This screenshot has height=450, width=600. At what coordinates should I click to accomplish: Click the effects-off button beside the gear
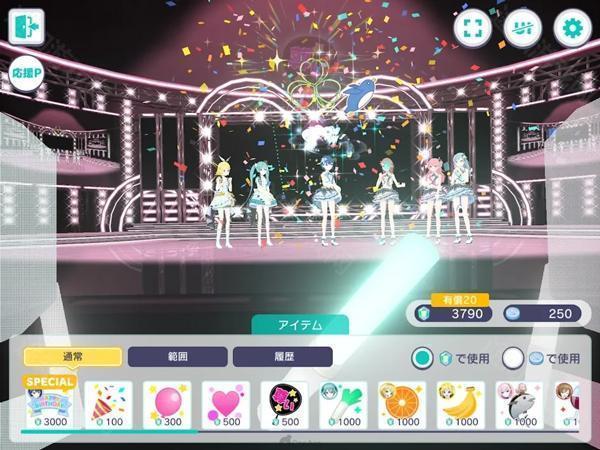[x=522, y=27]
